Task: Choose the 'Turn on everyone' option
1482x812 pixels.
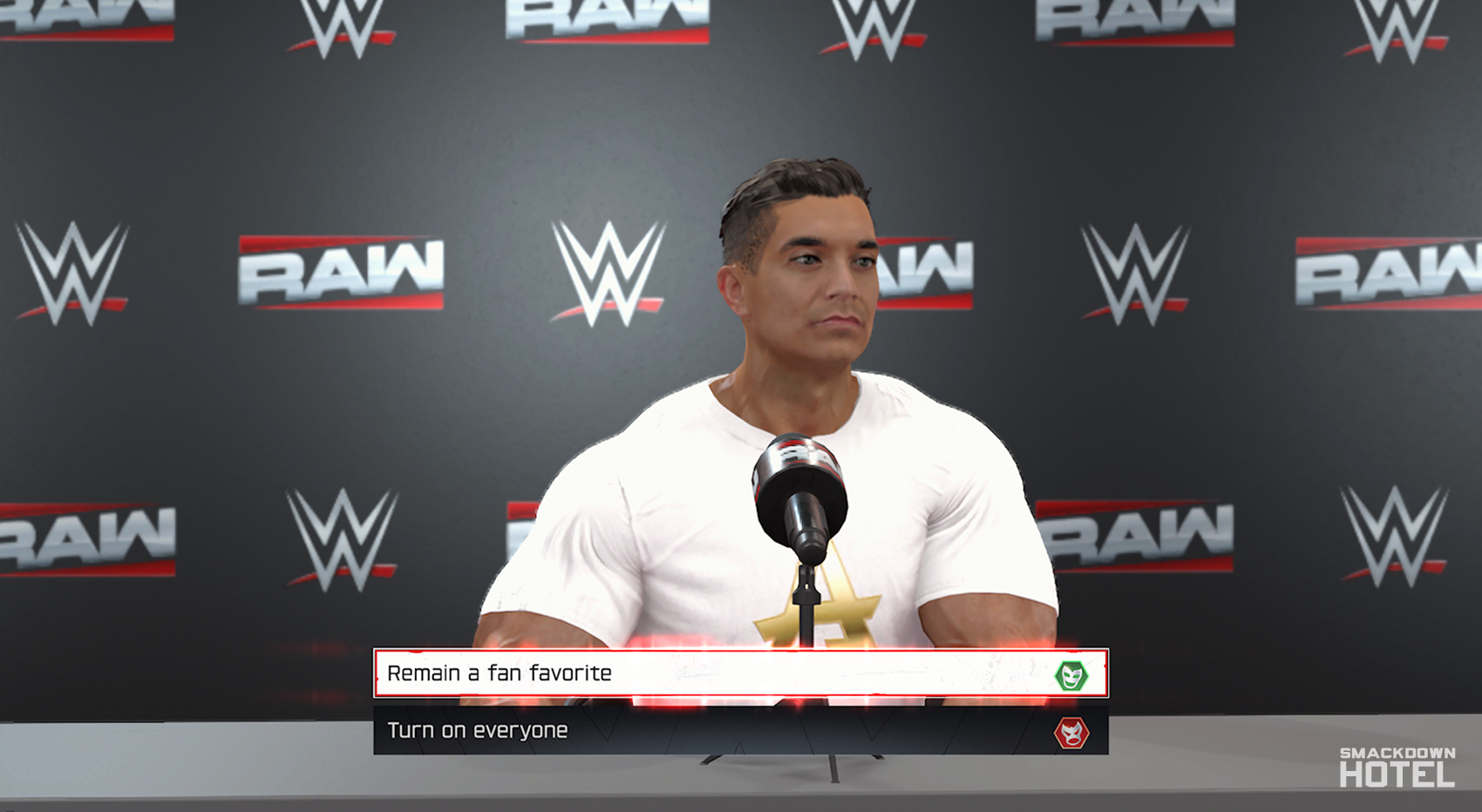Action: tap(610, 732)
